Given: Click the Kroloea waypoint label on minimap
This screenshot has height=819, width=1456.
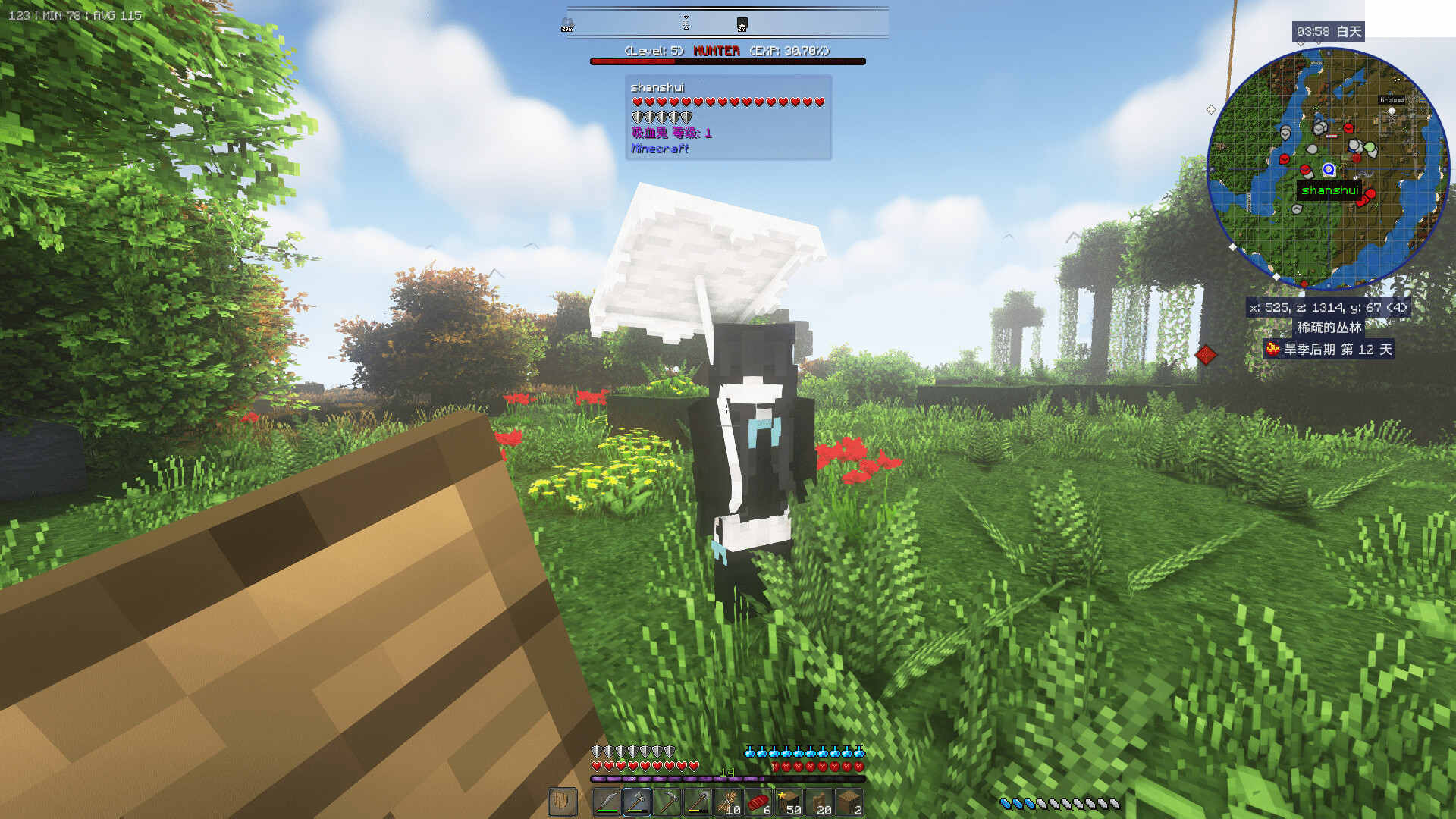Looking at the screenshot, I should pyautogui.click(x=1392, y=100).
